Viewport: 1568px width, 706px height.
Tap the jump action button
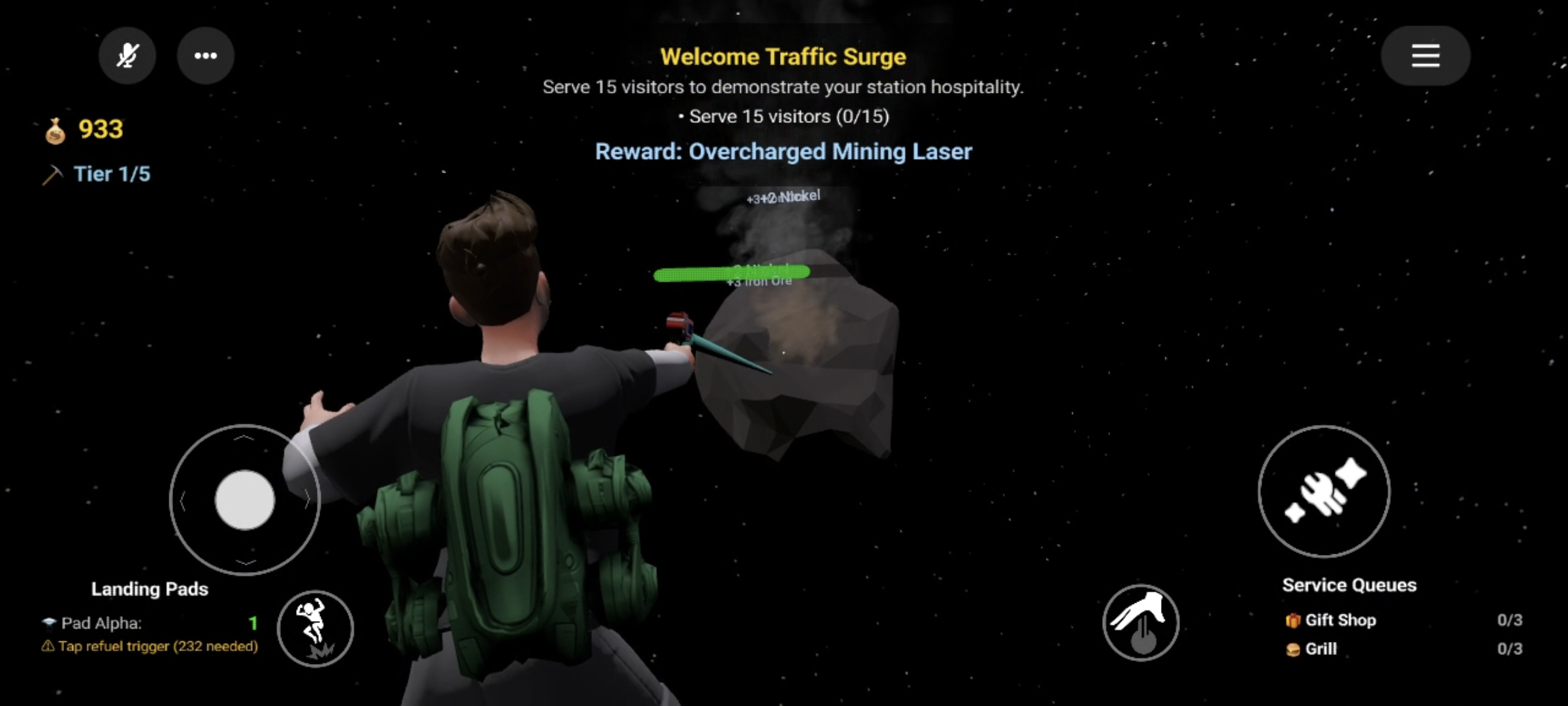(315, 629)
